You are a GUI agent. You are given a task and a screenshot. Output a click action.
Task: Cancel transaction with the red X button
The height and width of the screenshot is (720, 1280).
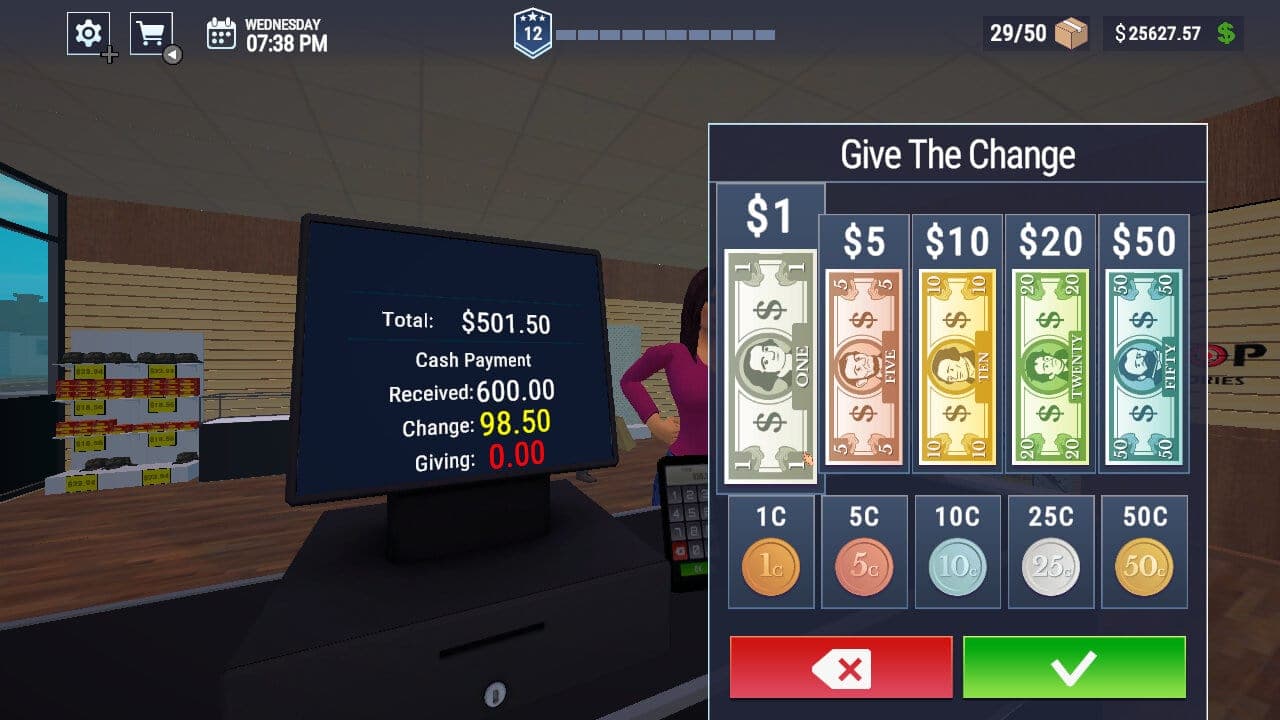point(840,670)
